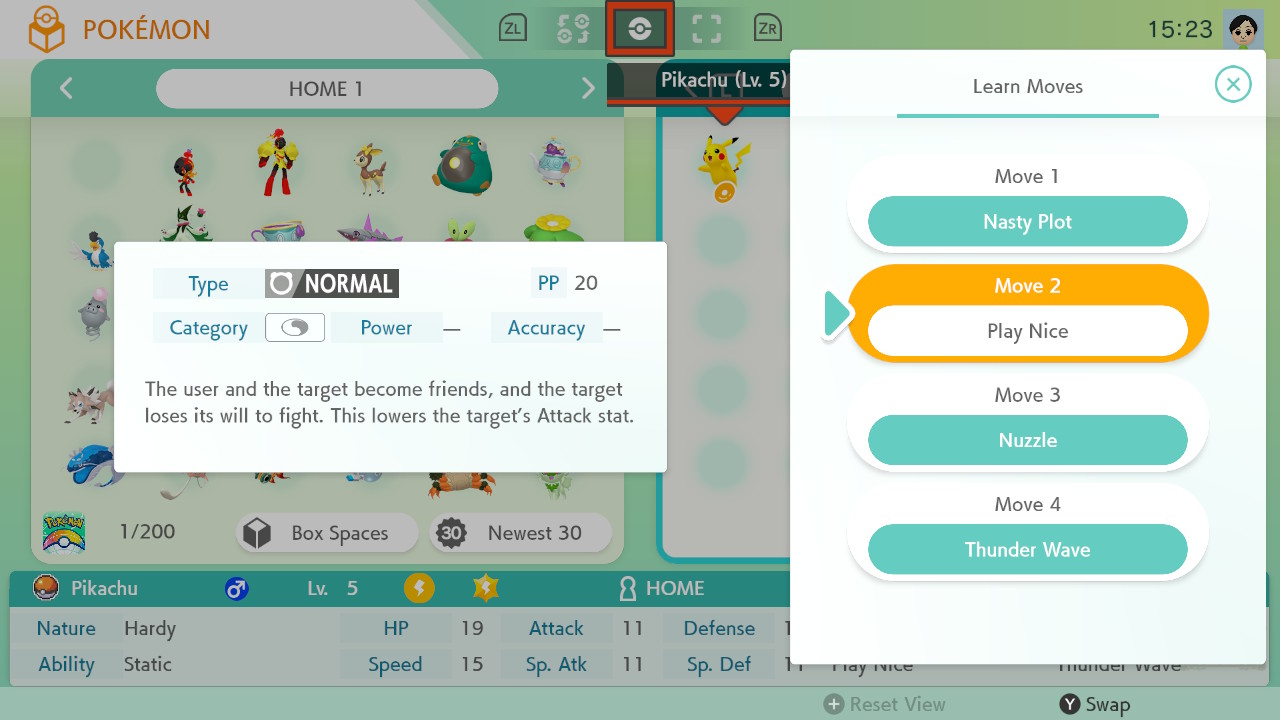The height and width of the screenshot is (720, 1280).
Task: Select the Poké Ball view icon in the top toolbar
Action: 639,28
